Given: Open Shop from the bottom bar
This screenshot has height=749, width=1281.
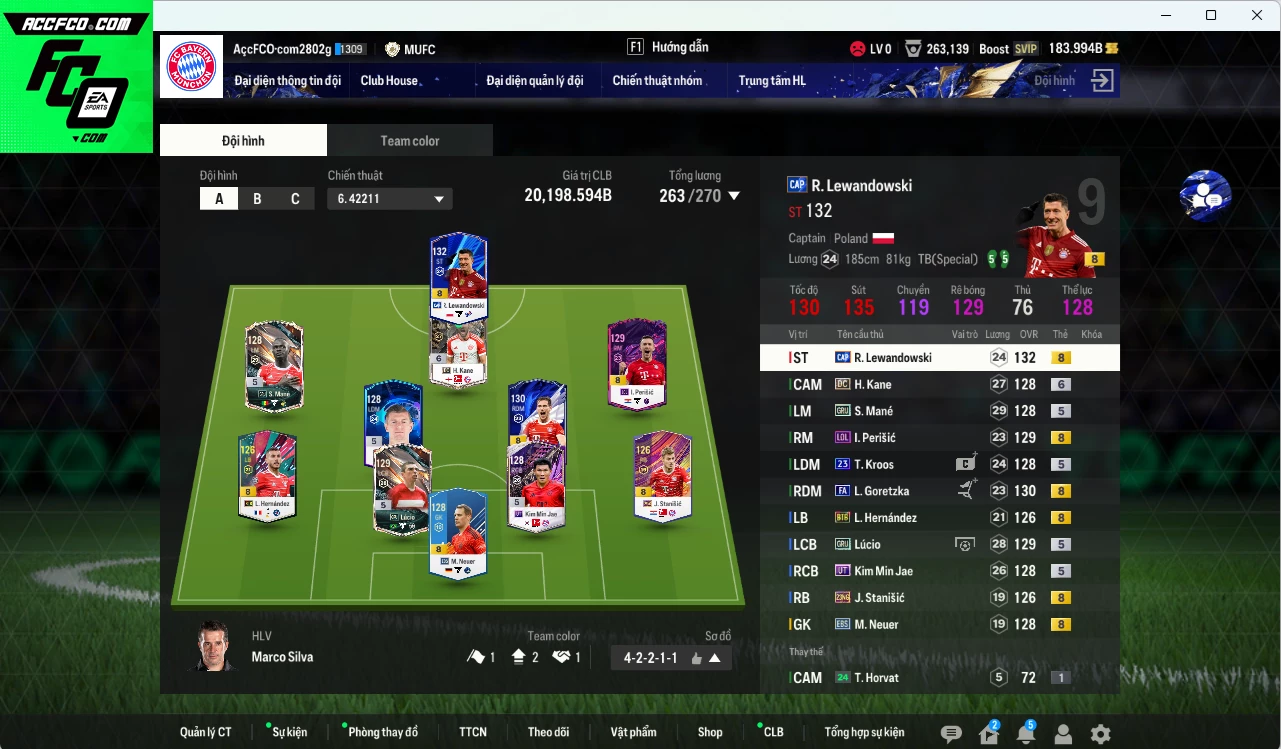Looking at the screenshot, I should tap(710, 731).
